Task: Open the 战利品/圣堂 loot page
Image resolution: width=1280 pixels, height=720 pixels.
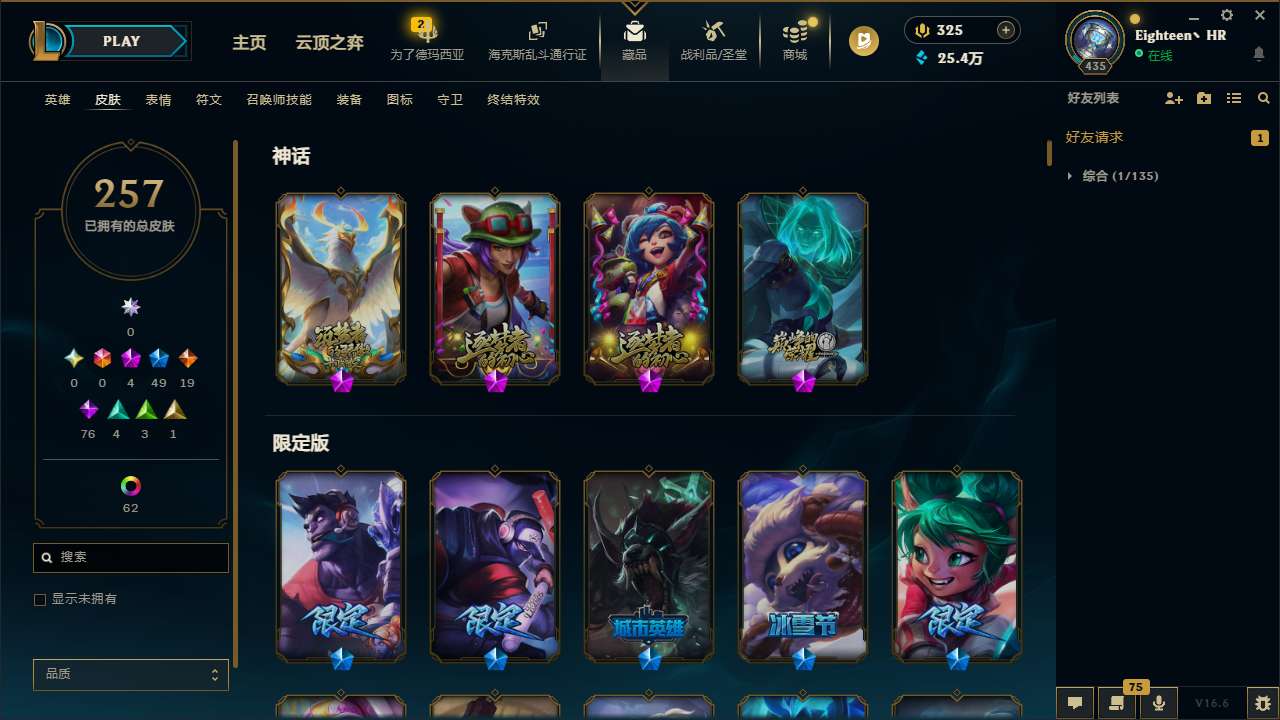Action: pos(713,40)
